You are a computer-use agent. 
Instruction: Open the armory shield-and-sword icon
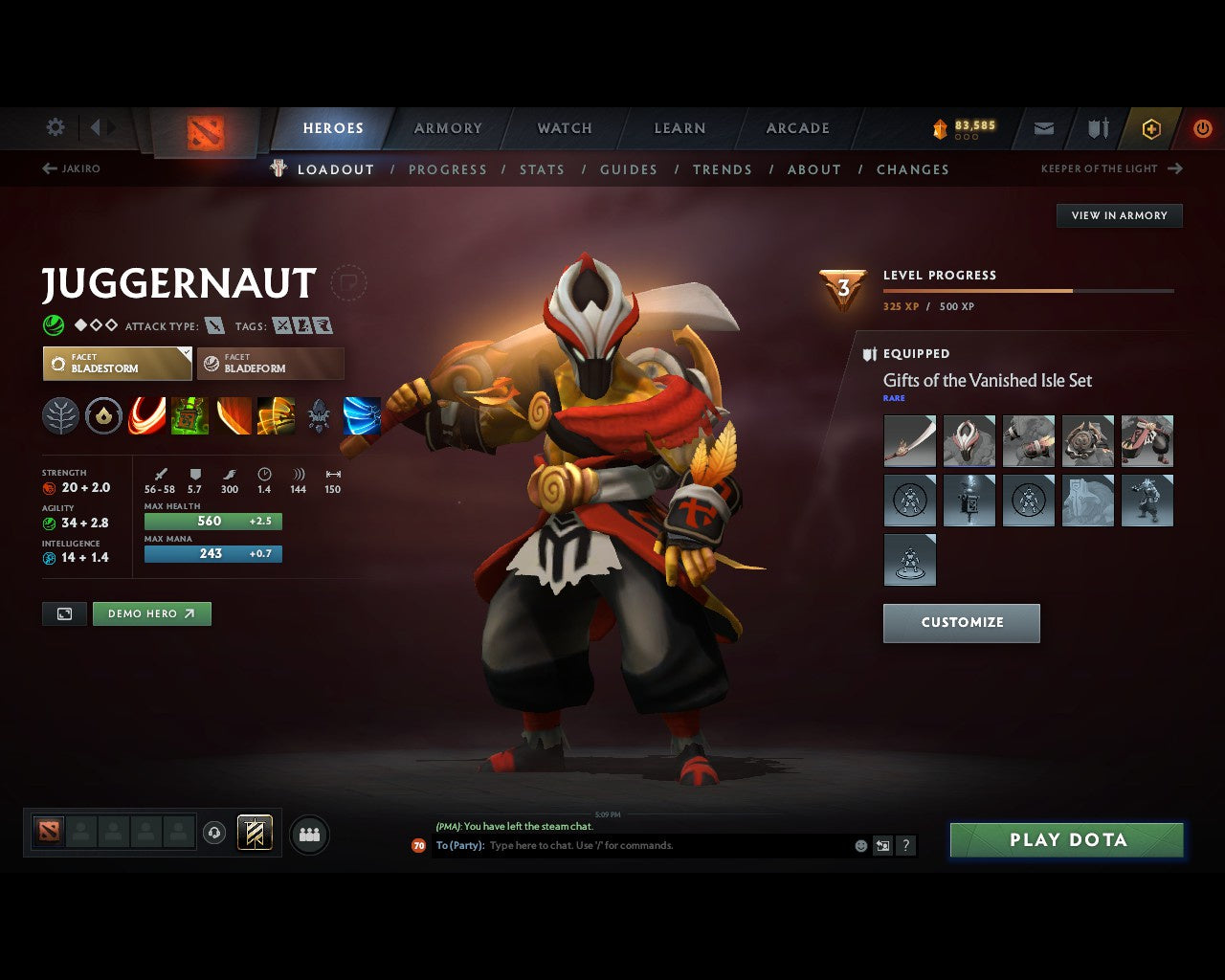1097,127
